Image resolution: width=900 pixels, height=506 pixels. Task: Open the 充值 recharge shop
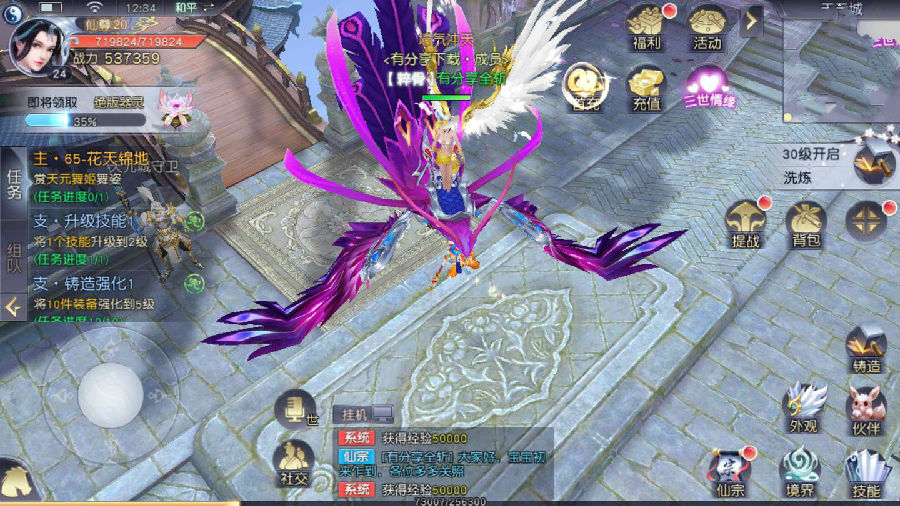646,87
